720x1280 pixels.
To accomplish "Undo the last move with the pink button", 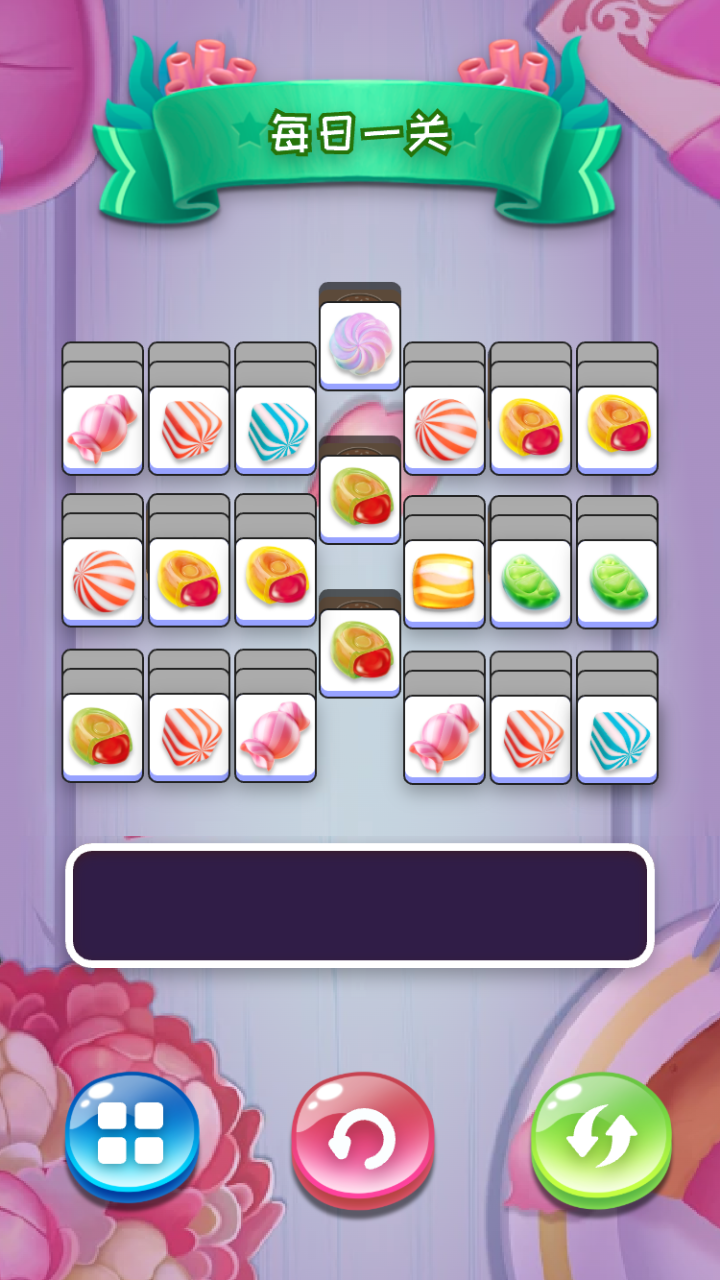I will (x=363, y=1139).
